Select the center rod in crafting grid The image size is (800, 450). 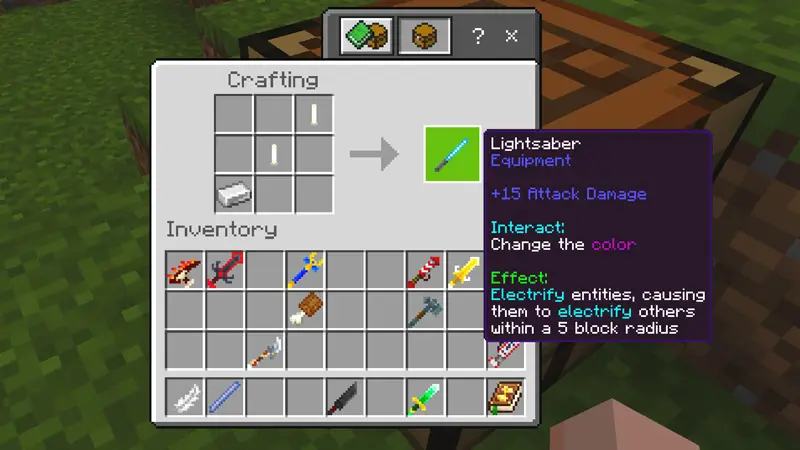273,154
